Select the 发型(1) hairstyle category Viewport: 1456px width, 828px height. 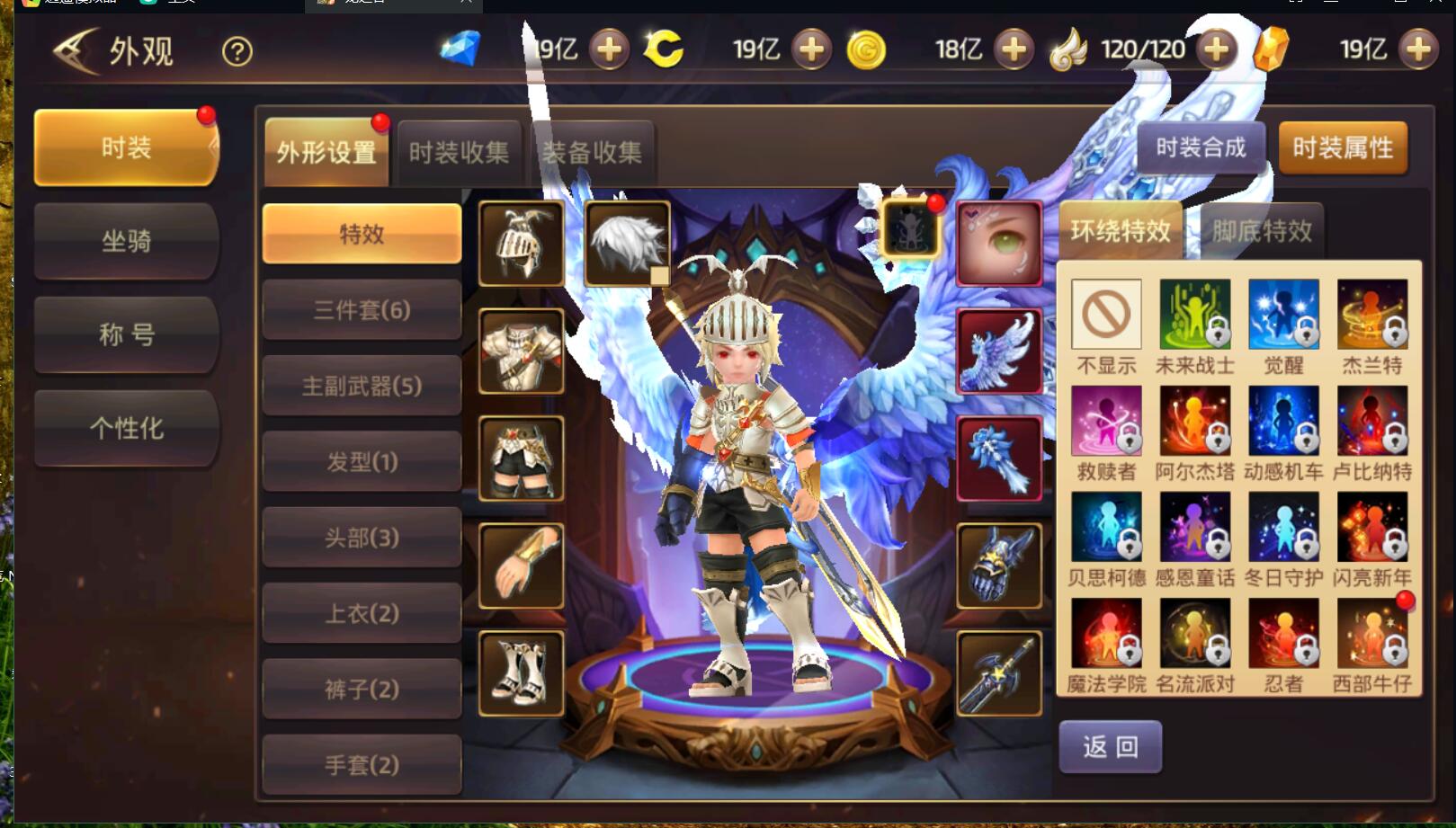tap(362, 462)
